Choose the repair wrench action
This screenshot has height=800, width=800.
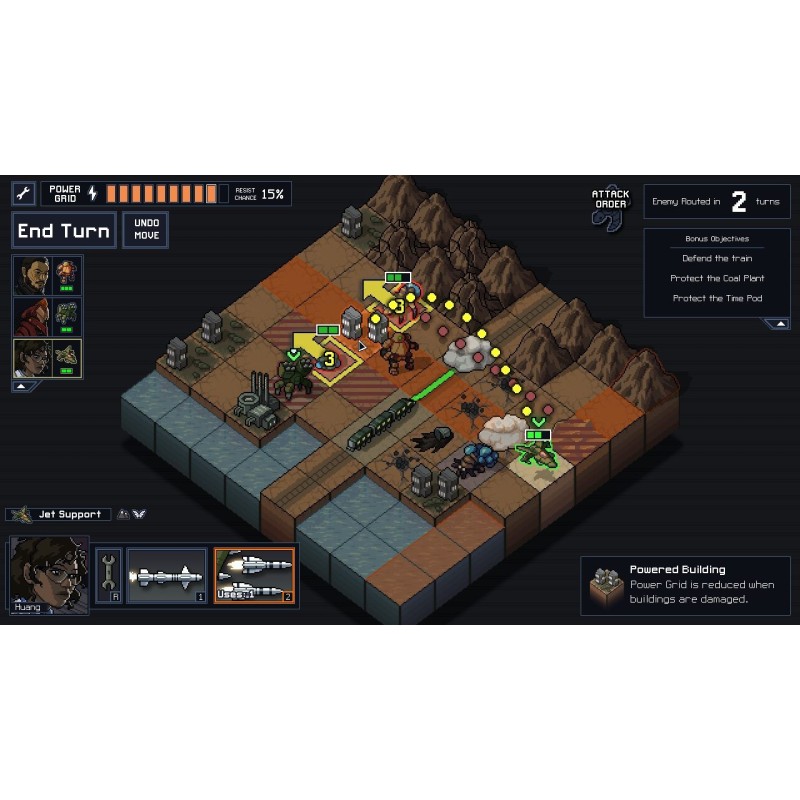click(x=108, y=576)
